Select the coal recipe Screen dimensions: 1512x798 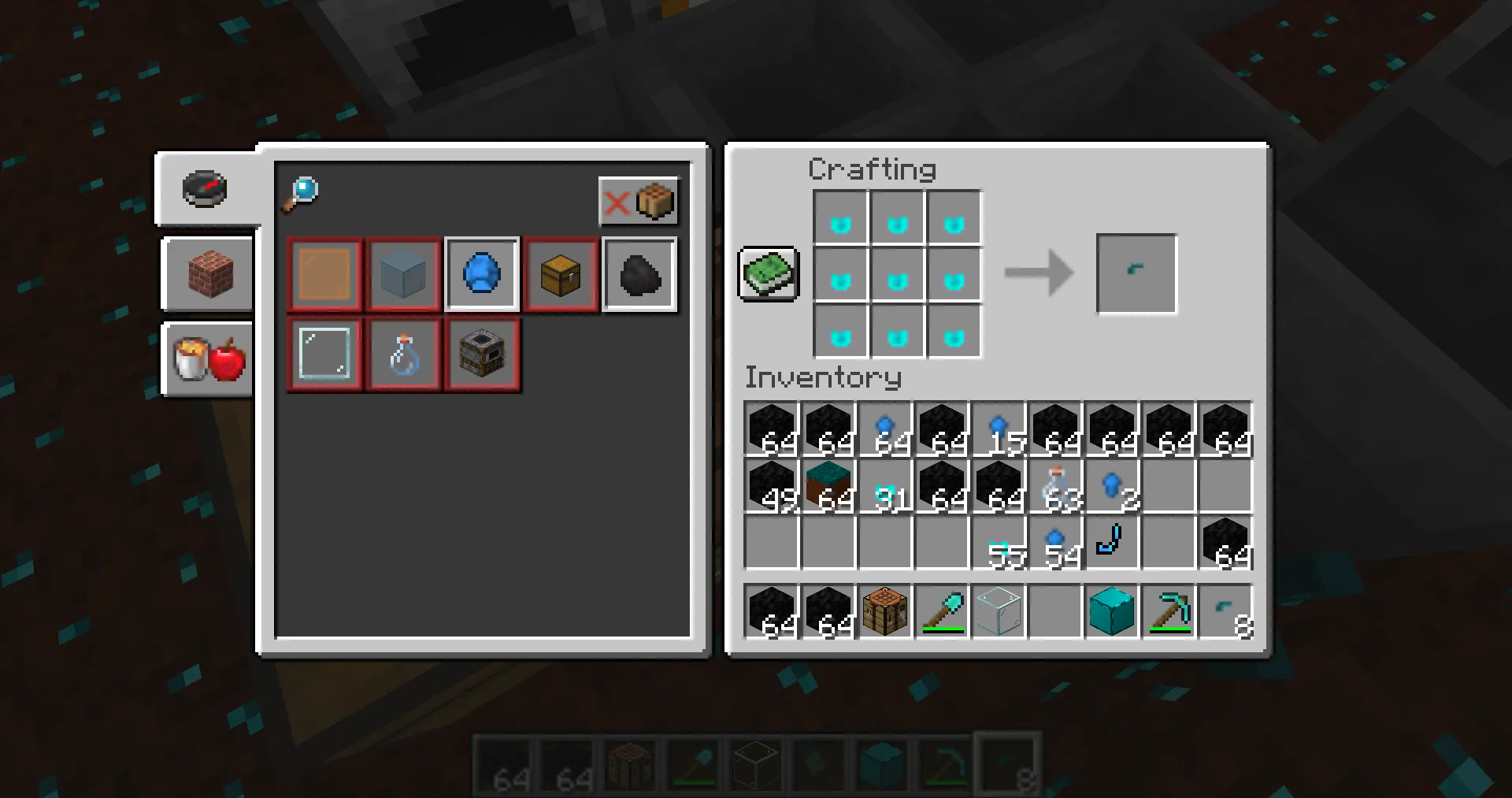pos(639,273)
